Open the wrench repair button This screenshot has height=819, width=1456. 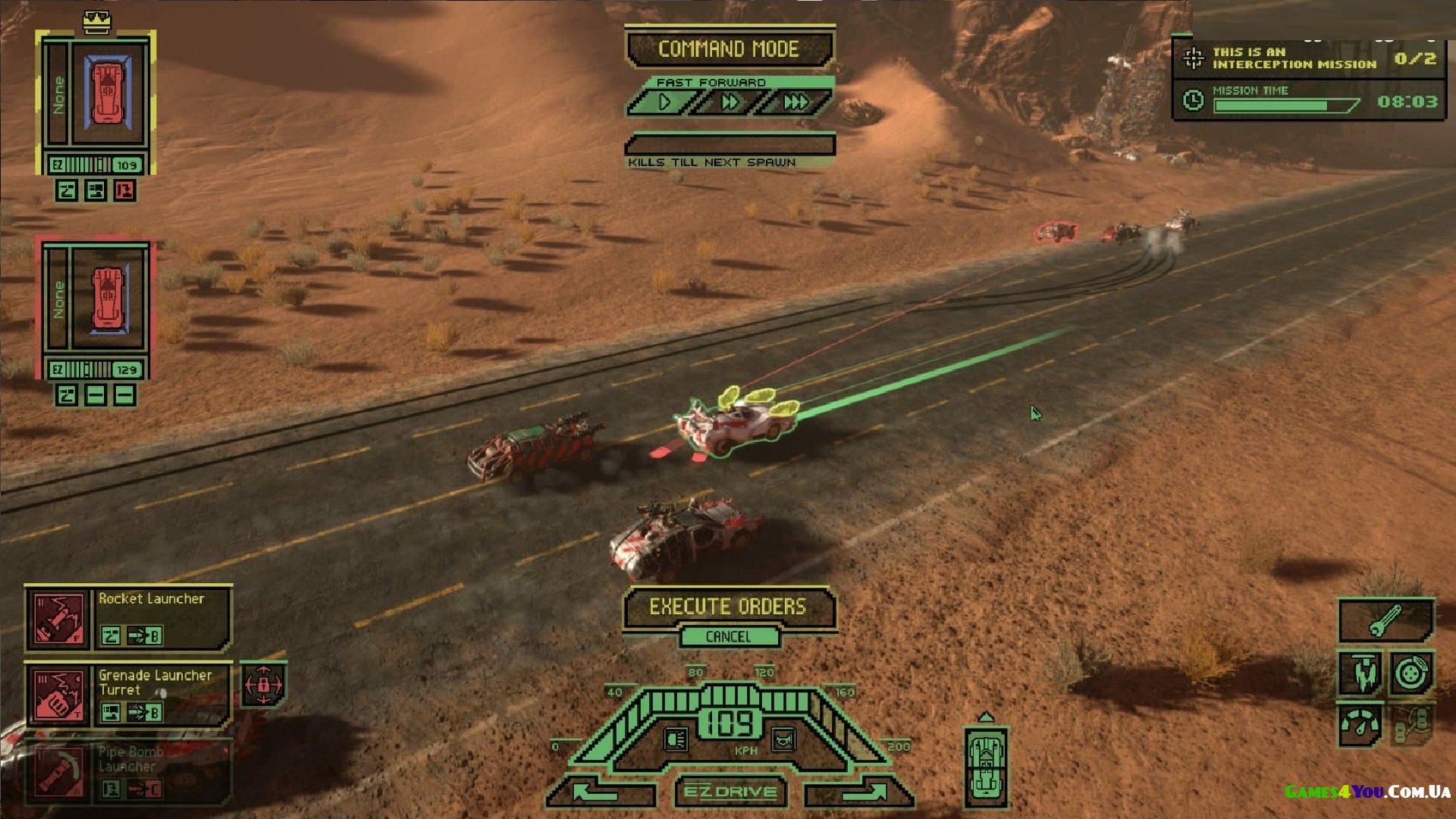1385,621
